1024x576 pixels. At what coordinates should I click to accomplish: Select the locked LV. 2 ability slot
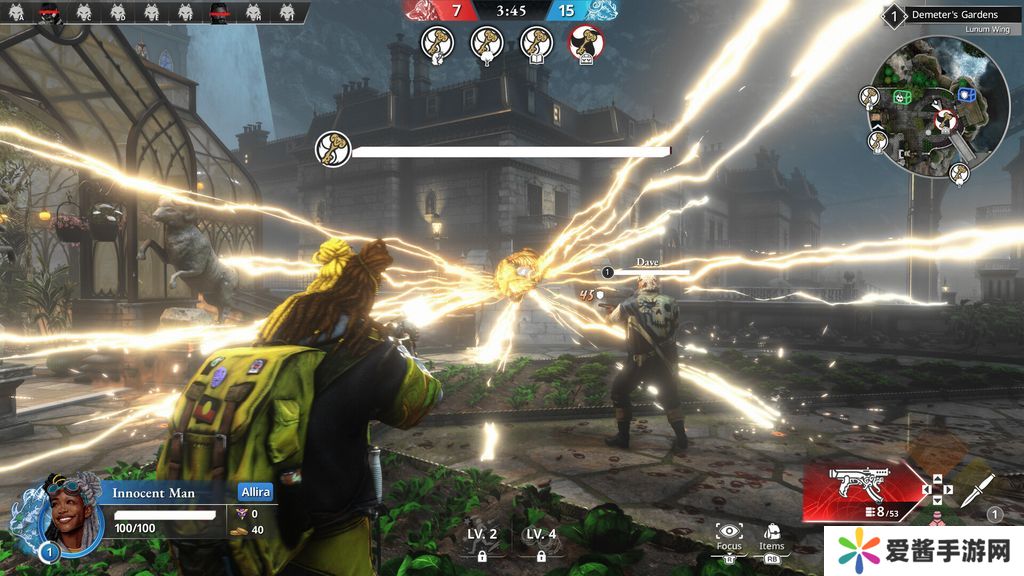pyautogui.click(x=482, y=543)
